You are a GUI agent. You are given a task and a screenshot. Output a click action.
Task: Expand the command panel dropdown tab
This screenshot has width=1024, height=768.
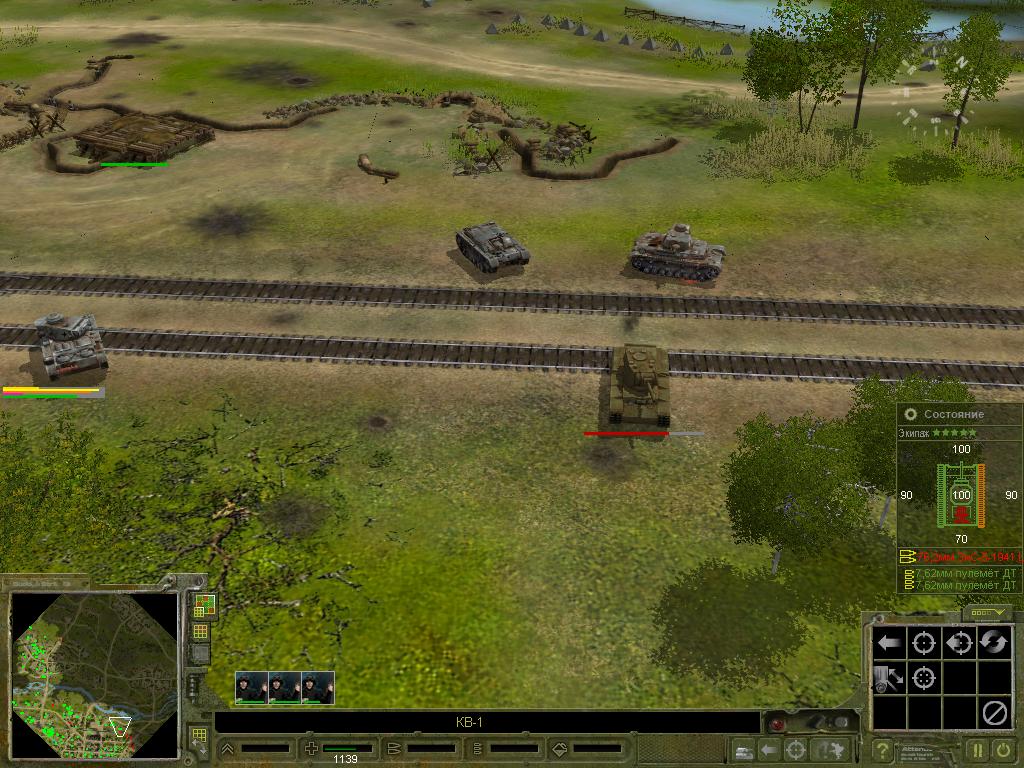click(988, 612)
